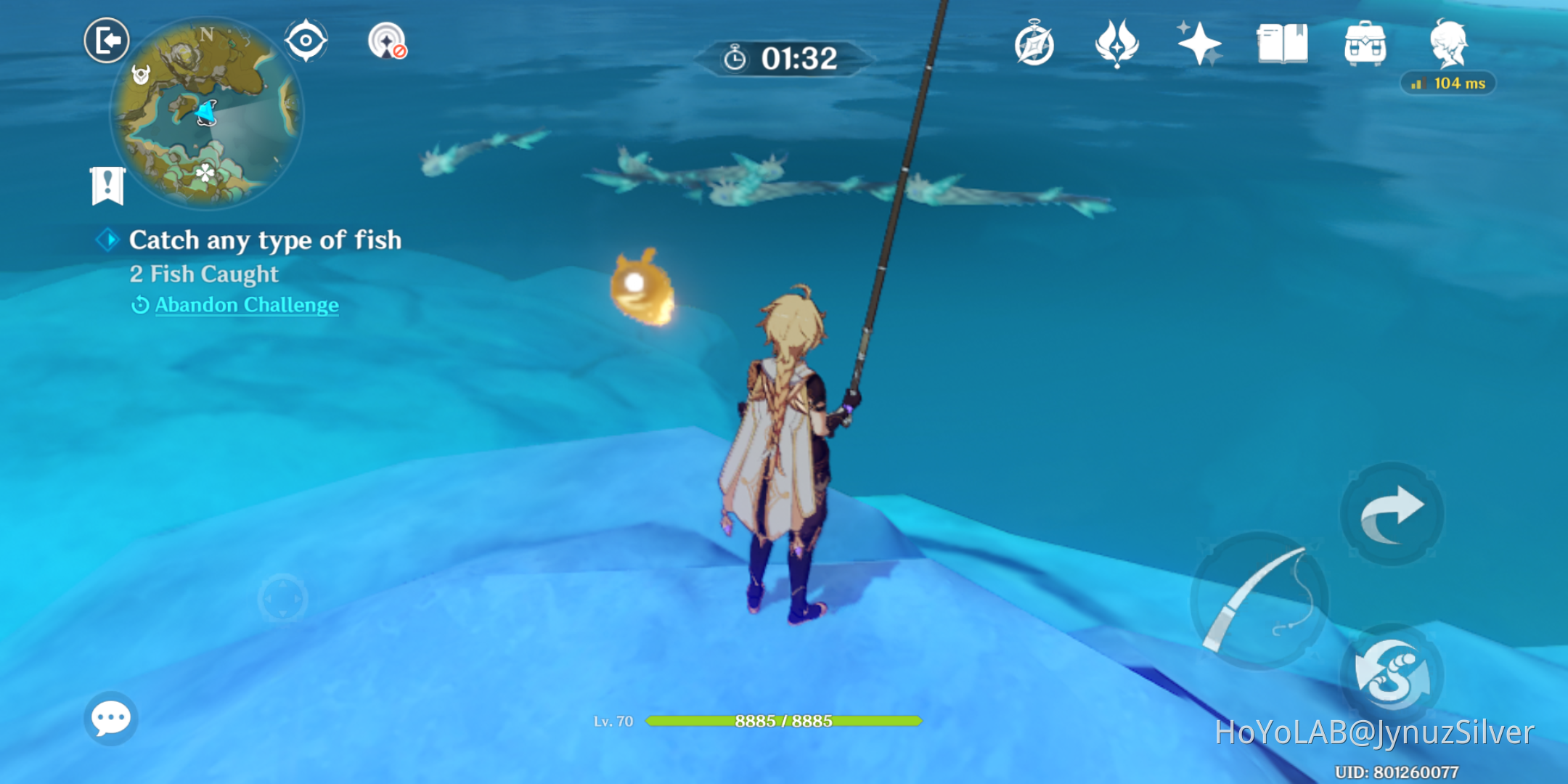Open the chat bubble icon
The image size is (1568, 784).
coord(110,717)
